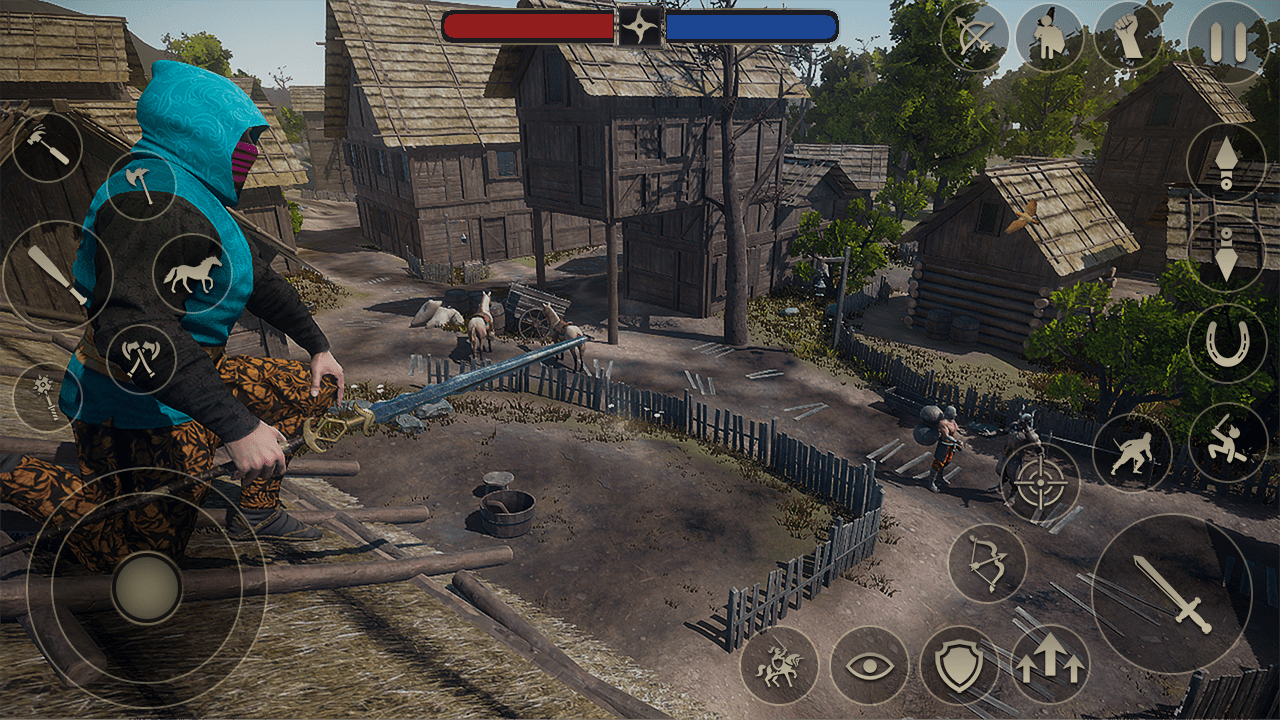Select the battle axe weapon icon
This screenshot has width=1280, height=720.
[140, 185]
